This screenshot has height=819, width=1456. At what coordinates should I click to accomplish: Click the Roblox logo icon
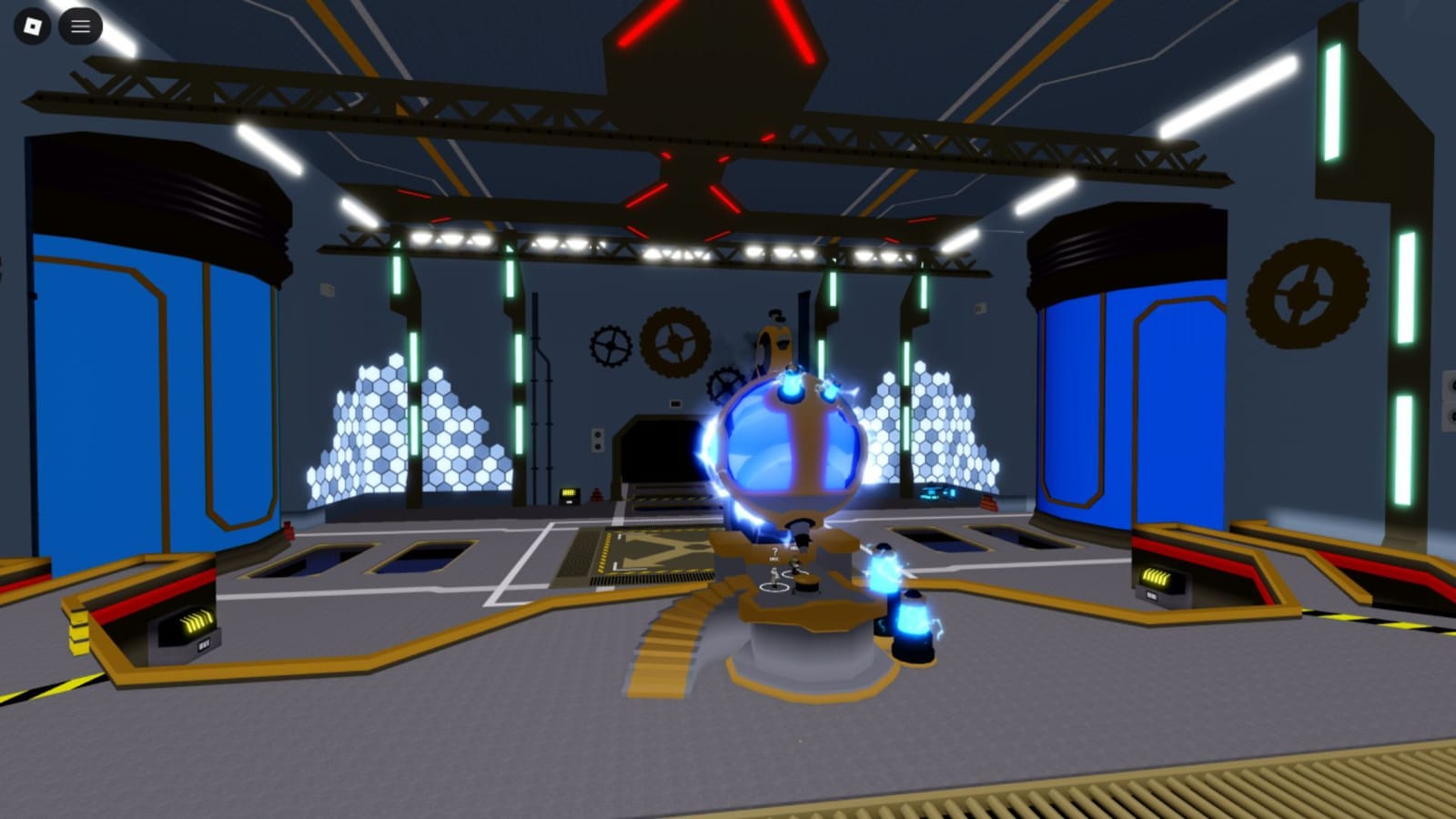click(34, 25)
